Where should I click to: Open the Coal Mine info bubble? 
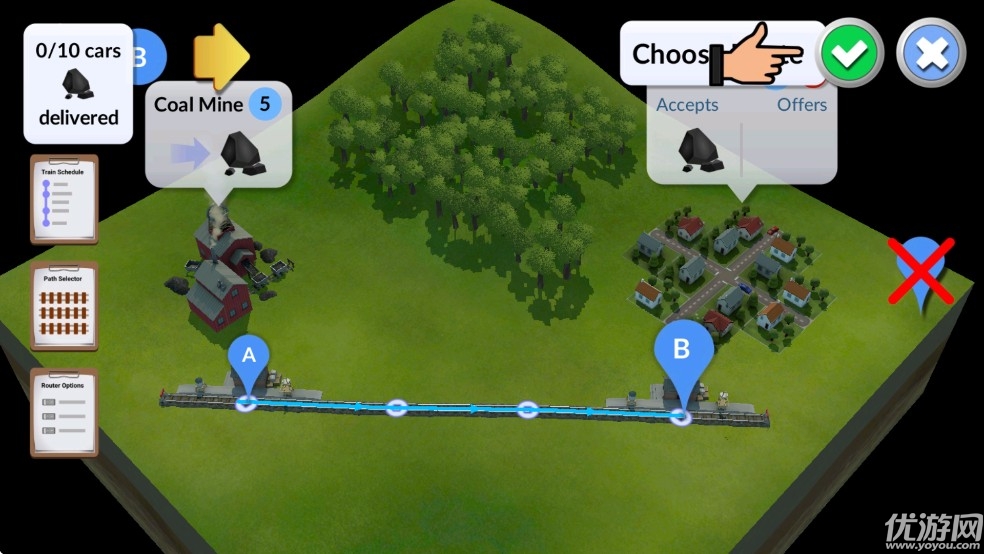click(219, 135)
